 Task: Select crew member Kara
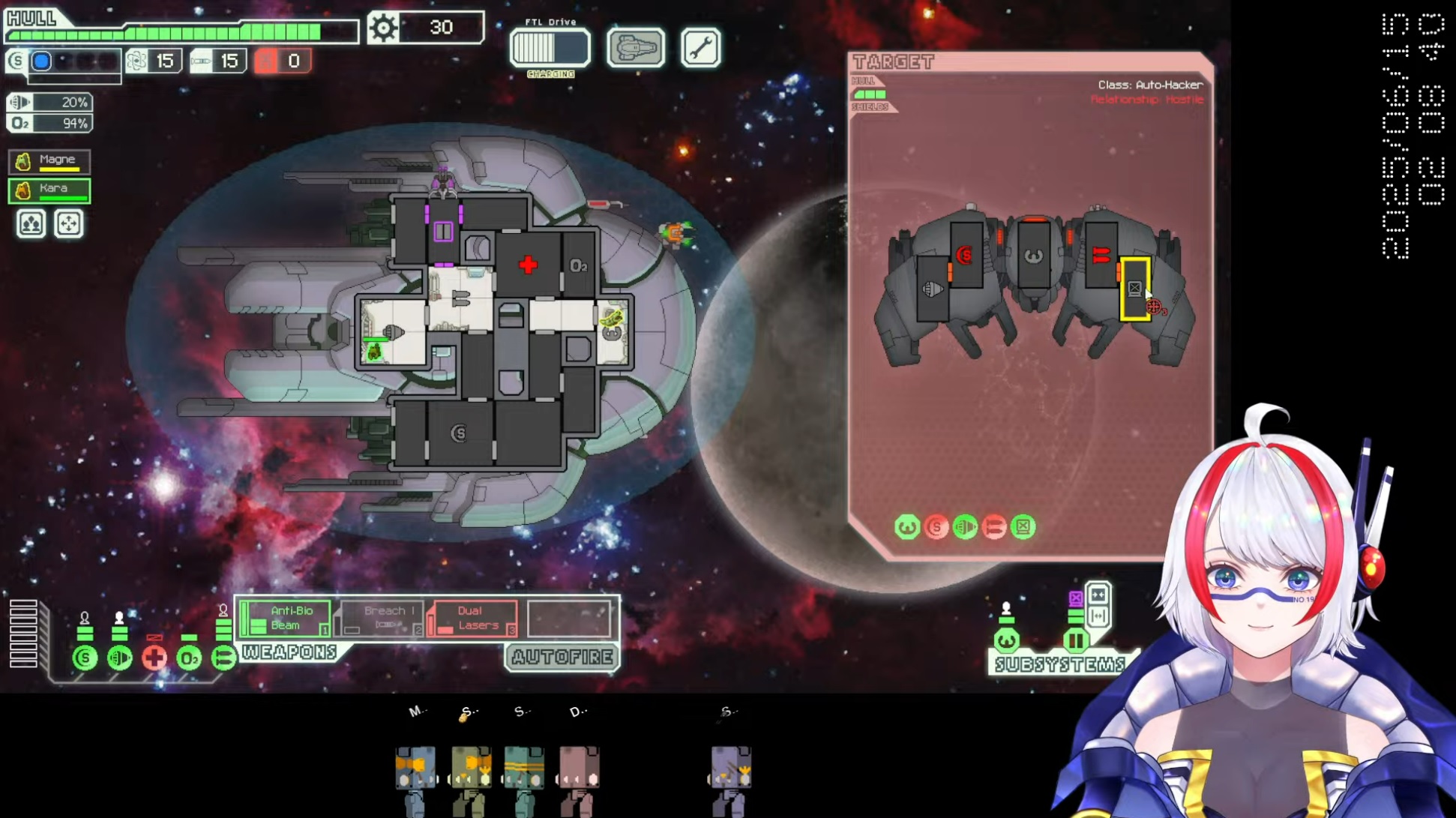point(49,190)
